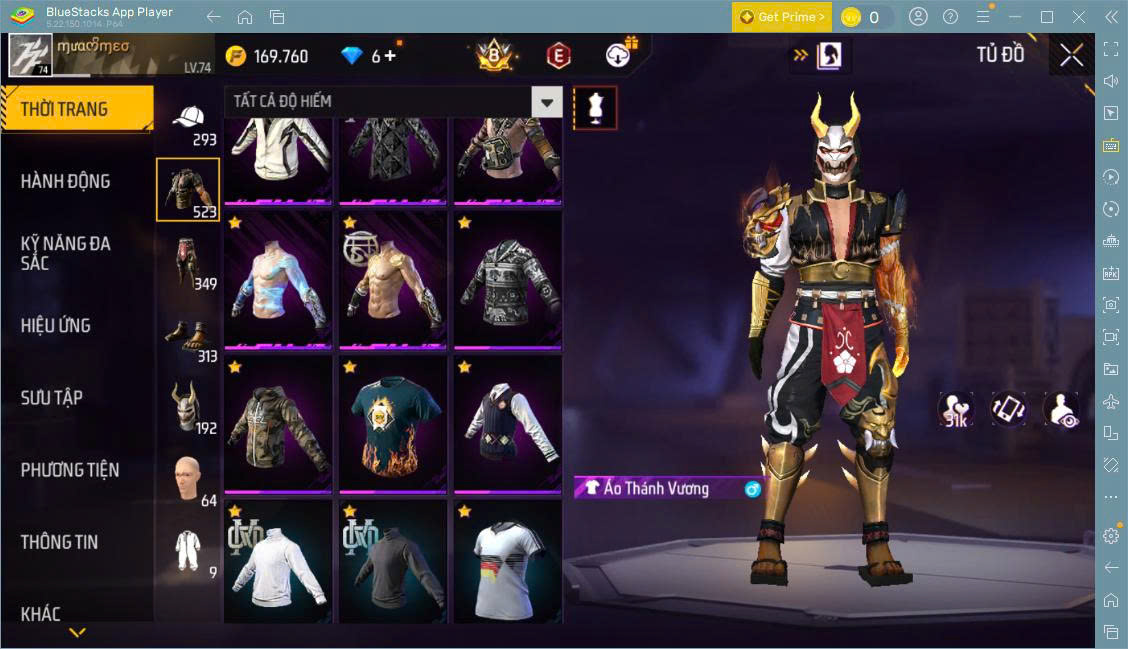Choose the hats subcategory with the cap icon
The height and width of the screenshot is (649, 1128).
[188, 122]
